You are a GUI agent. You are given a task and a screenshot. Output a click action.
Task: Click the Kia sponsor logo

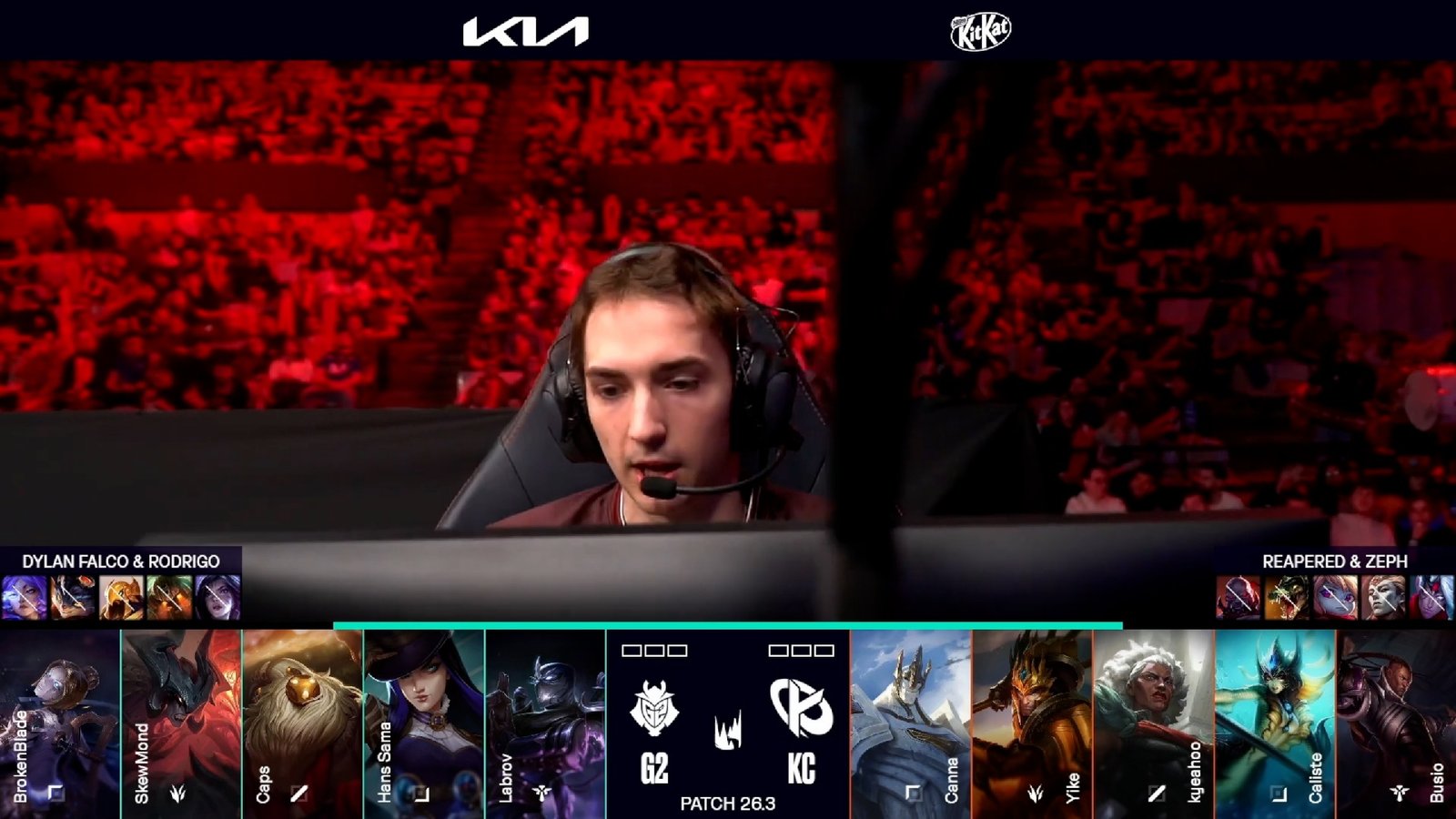click(525, 32)
